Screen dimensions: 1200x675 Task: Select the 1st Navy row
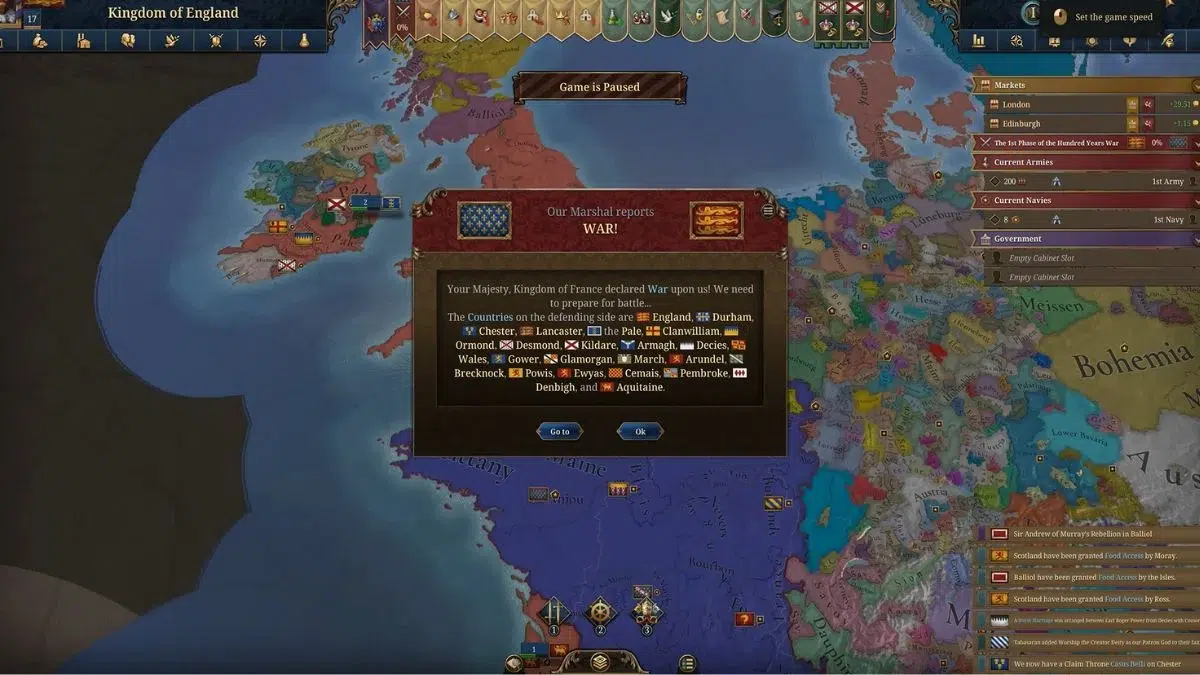click(x=1085, y=219)
